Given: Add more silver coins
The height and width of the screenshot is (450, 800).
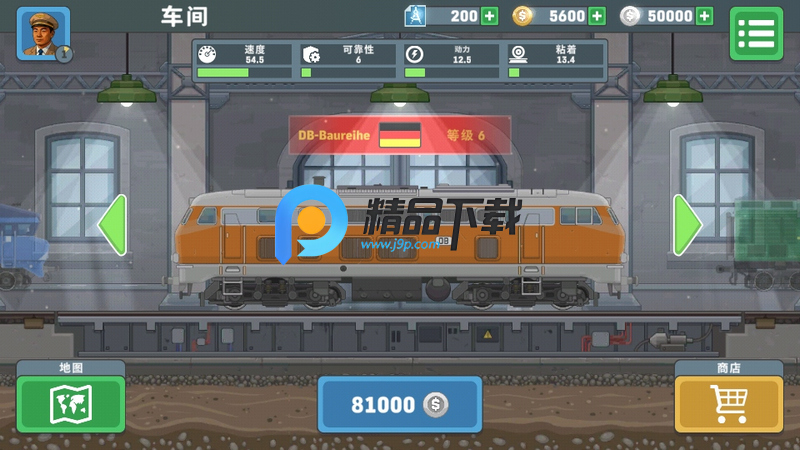Looking at the screenshot, I should (x=705, y=16).
